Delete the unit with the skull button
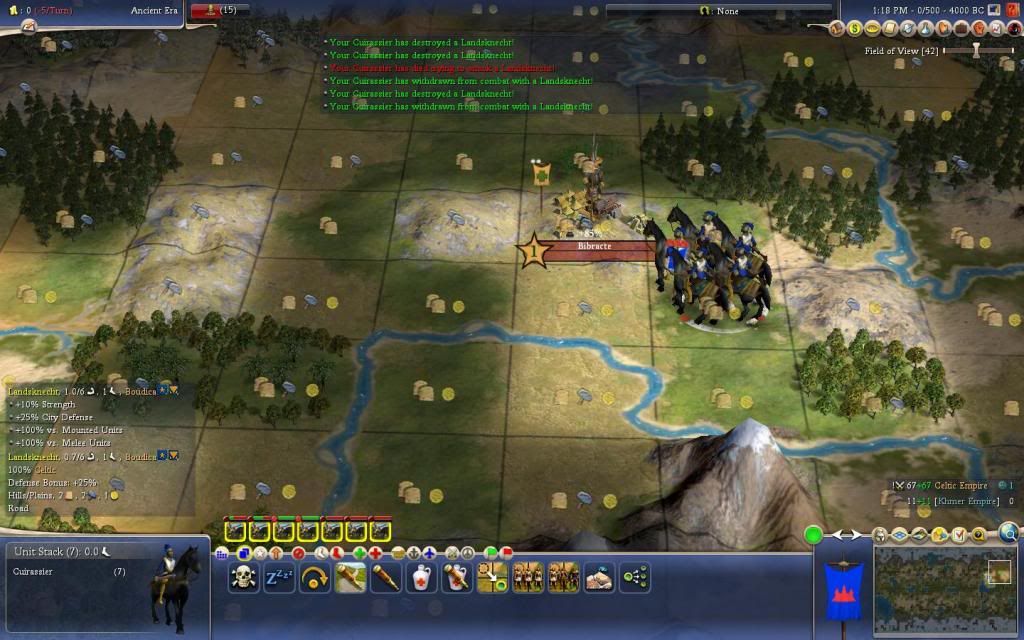Viewport: 1024px width, 640px height. point(243,577)
